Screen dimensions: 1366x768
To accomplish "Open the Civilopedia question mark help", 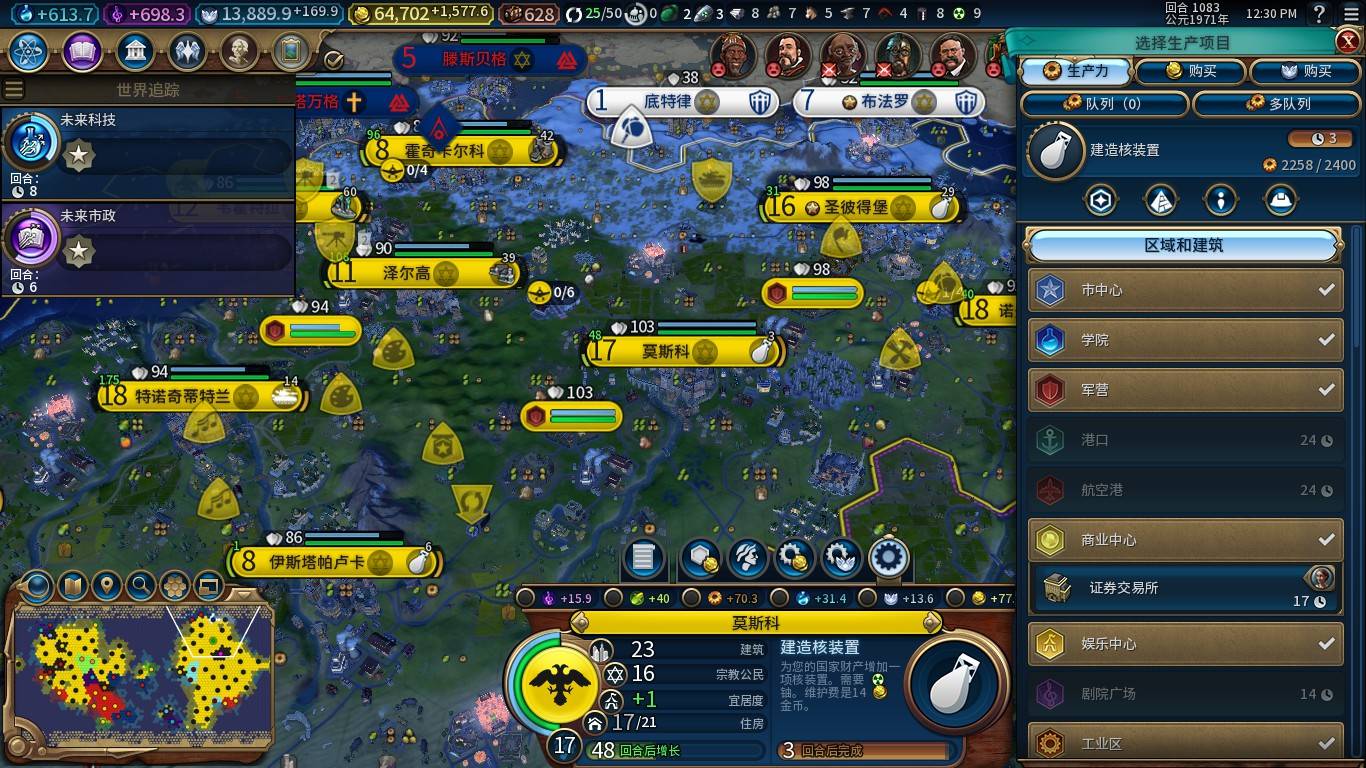I will tap(1320, 14).
